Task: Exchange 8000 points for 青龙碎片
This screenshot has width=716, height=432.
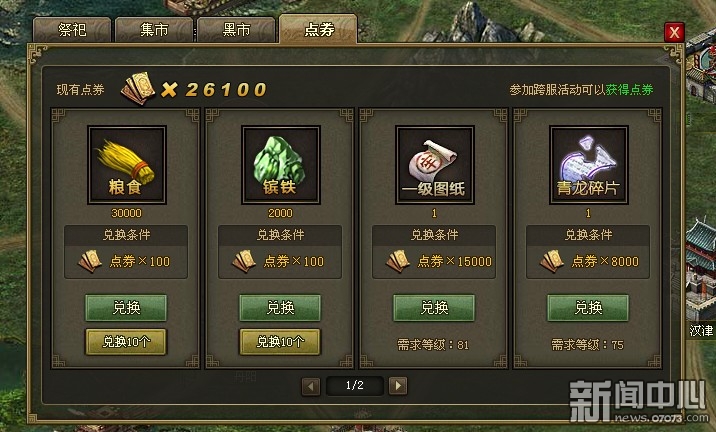Action: (x=588, y=308)
